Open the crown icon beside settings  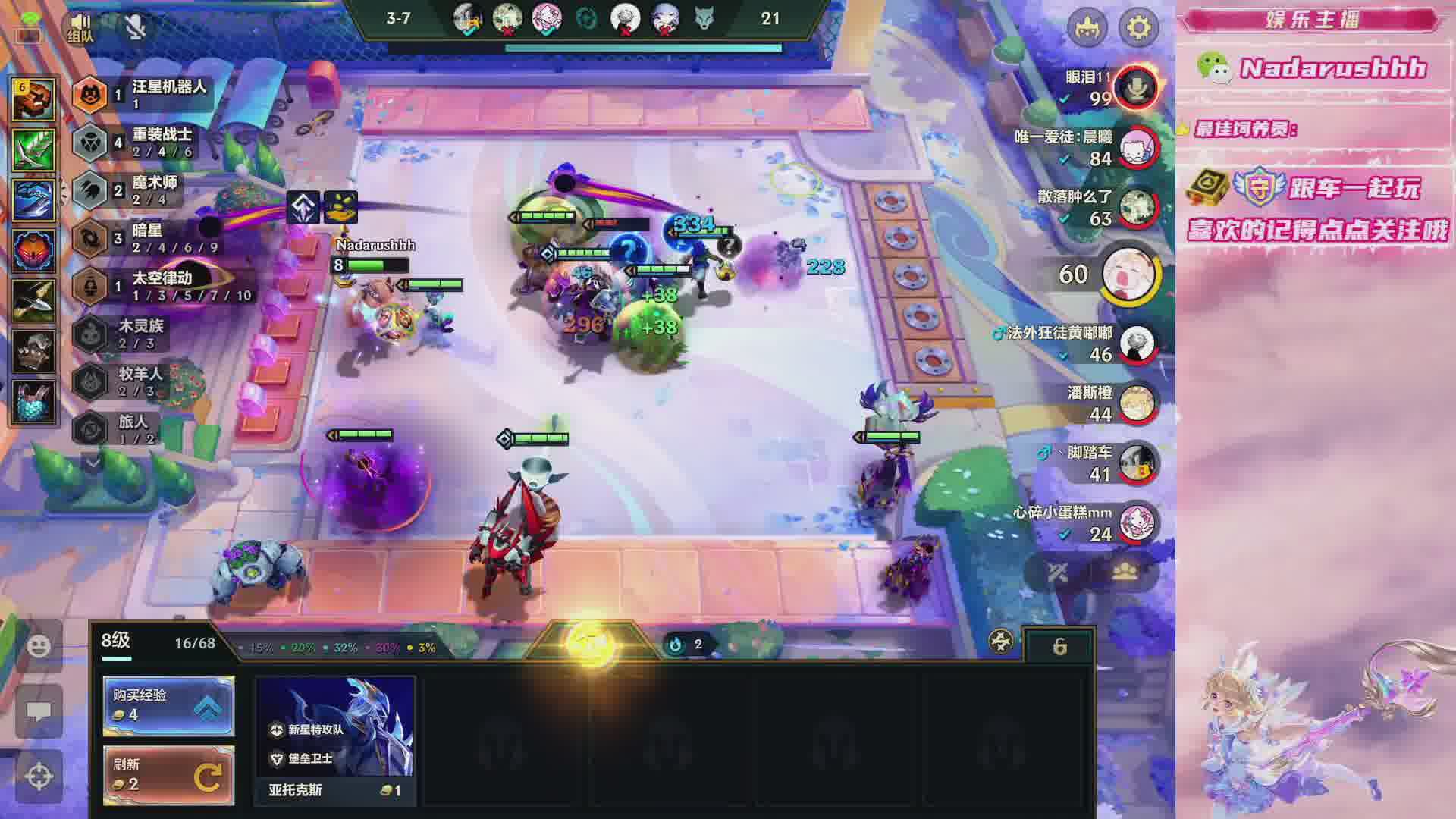click(1087, 28)
